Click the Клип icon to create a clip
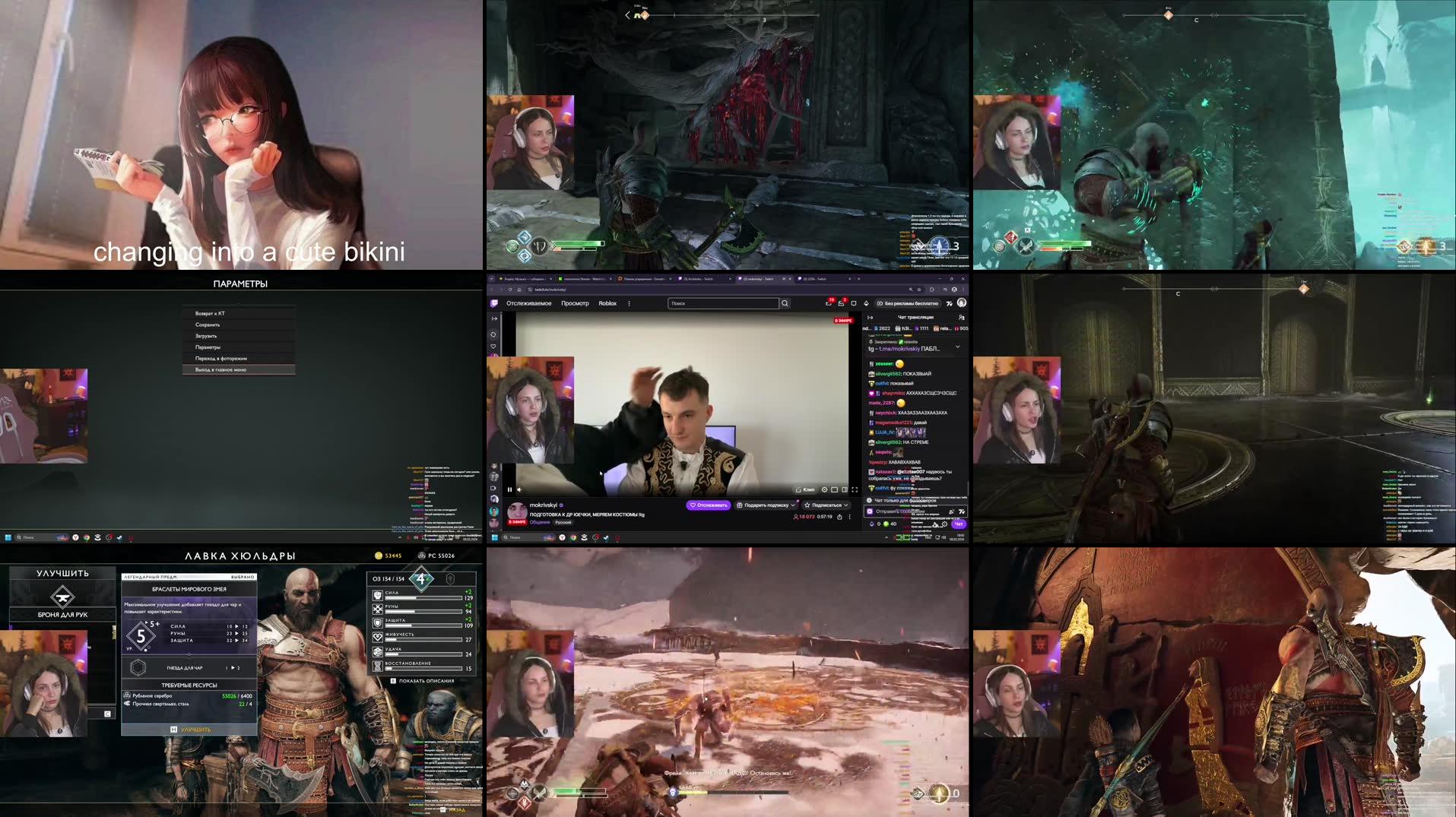The width and height of the screenshot is (1456, 817). point(804,489)
